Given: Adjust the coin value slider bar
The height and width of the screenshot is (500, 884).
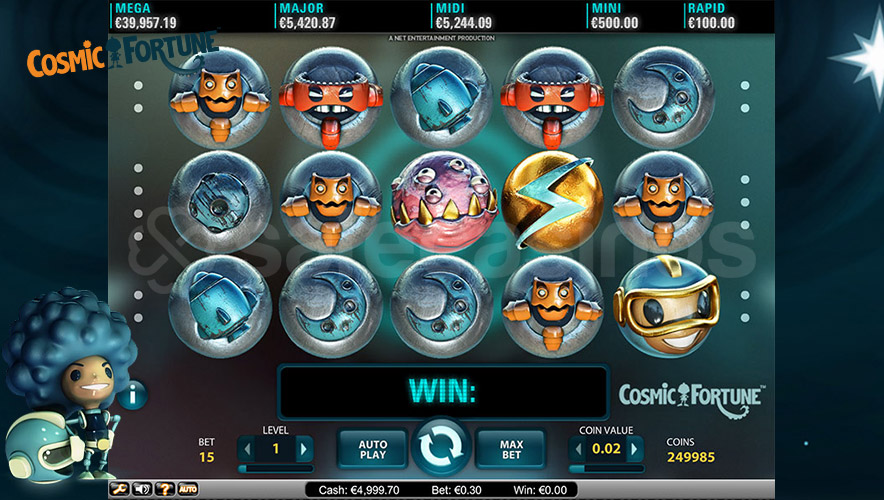Looking at the screenshot, I should coord(607,468).
